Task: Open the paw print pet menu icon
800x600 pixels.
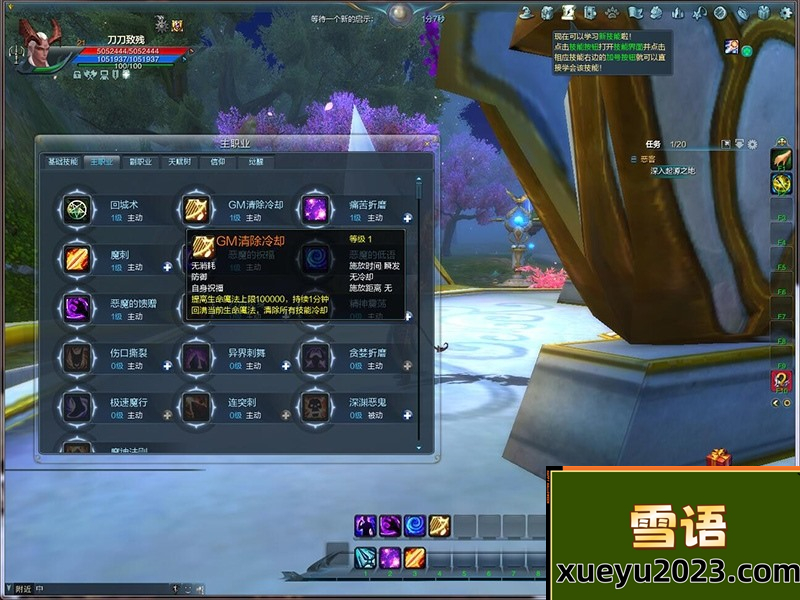Action: (x=611, y=12)
